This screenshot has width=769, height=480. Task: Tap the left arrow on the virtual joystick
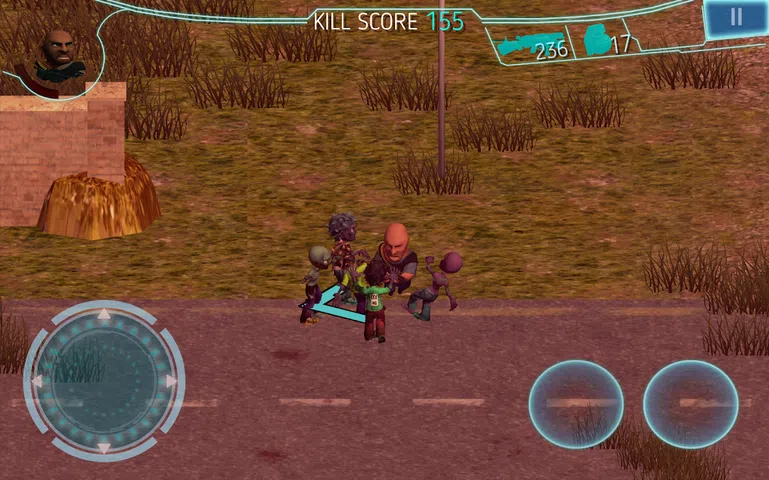[x=38, y=382]
